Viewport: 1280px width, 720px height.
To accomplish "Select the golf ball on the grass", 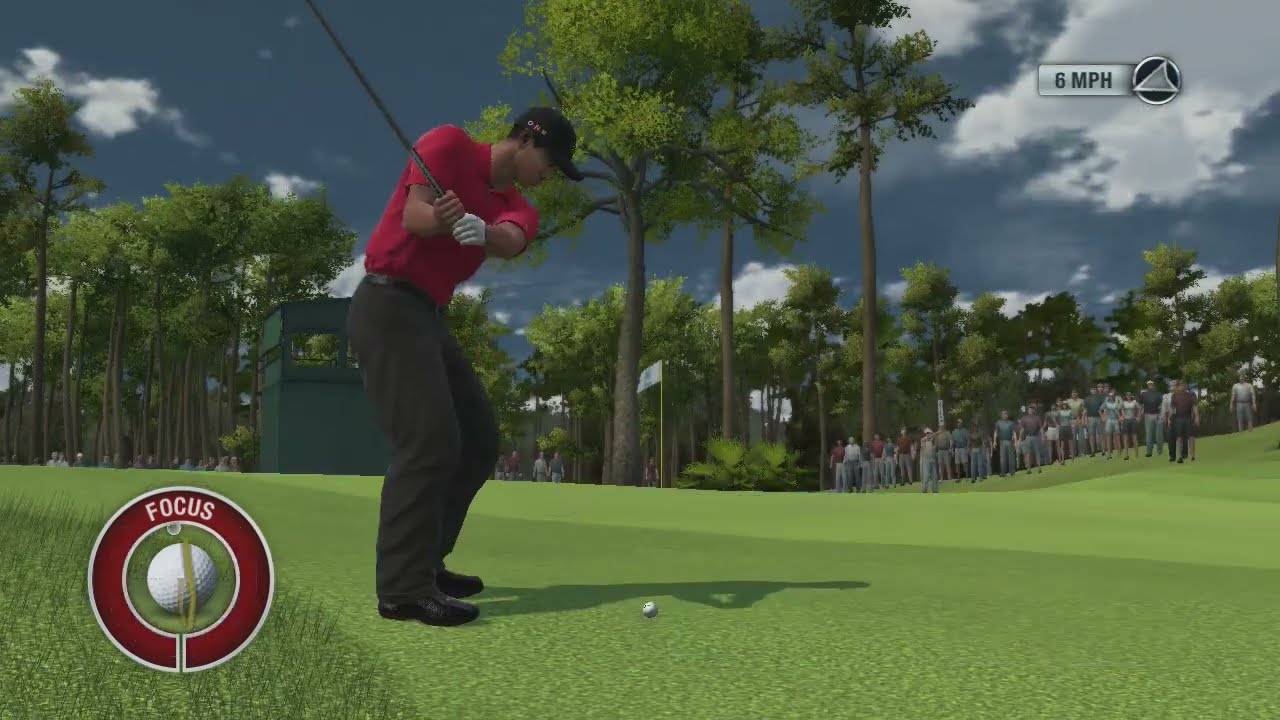I will 648,608.
